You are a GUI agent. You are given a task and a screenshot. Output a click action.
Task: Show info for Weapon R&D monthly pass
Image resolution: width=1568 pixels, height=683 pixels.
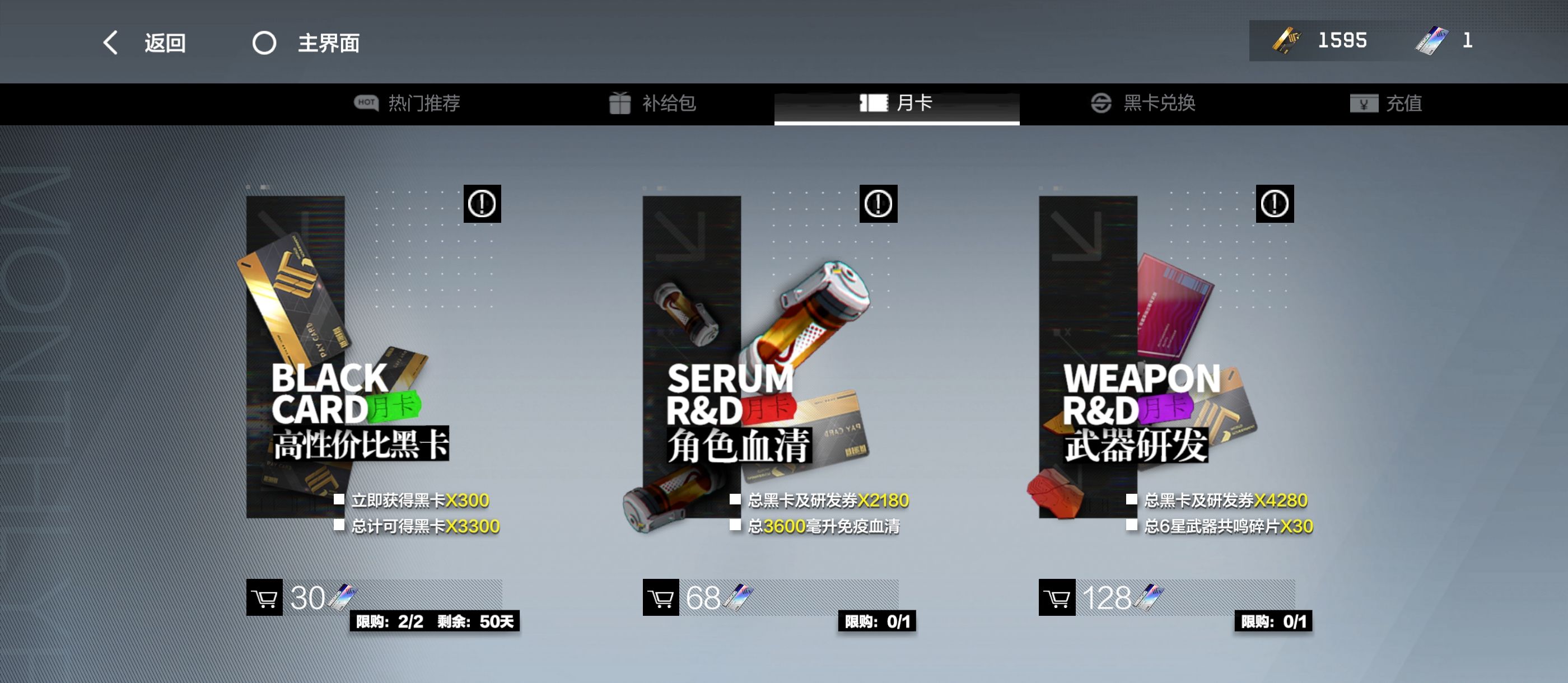1274,203
